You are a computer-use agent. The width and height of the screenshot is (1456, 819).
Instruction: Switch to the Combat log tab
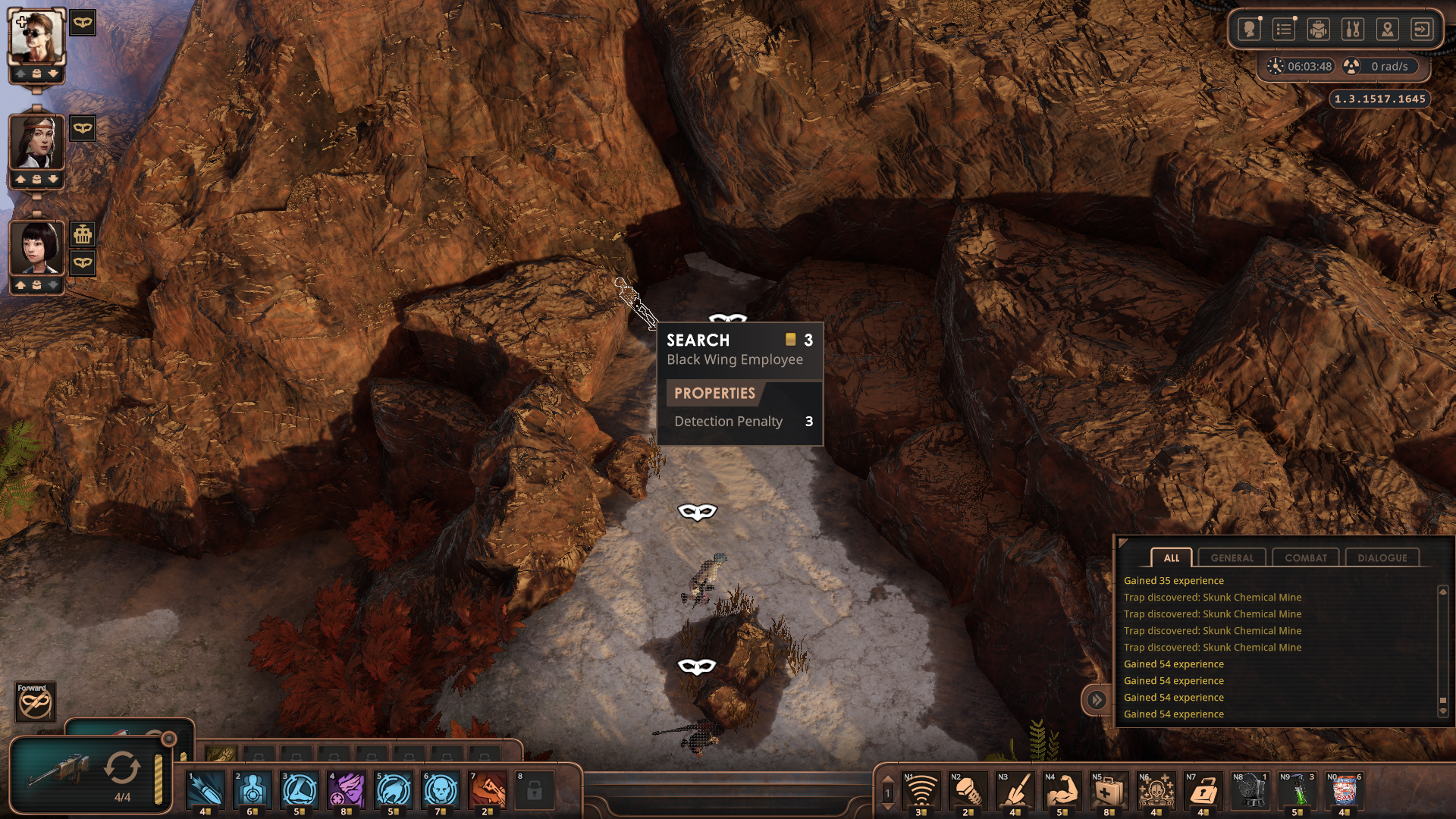click(x=1305, y=557)
